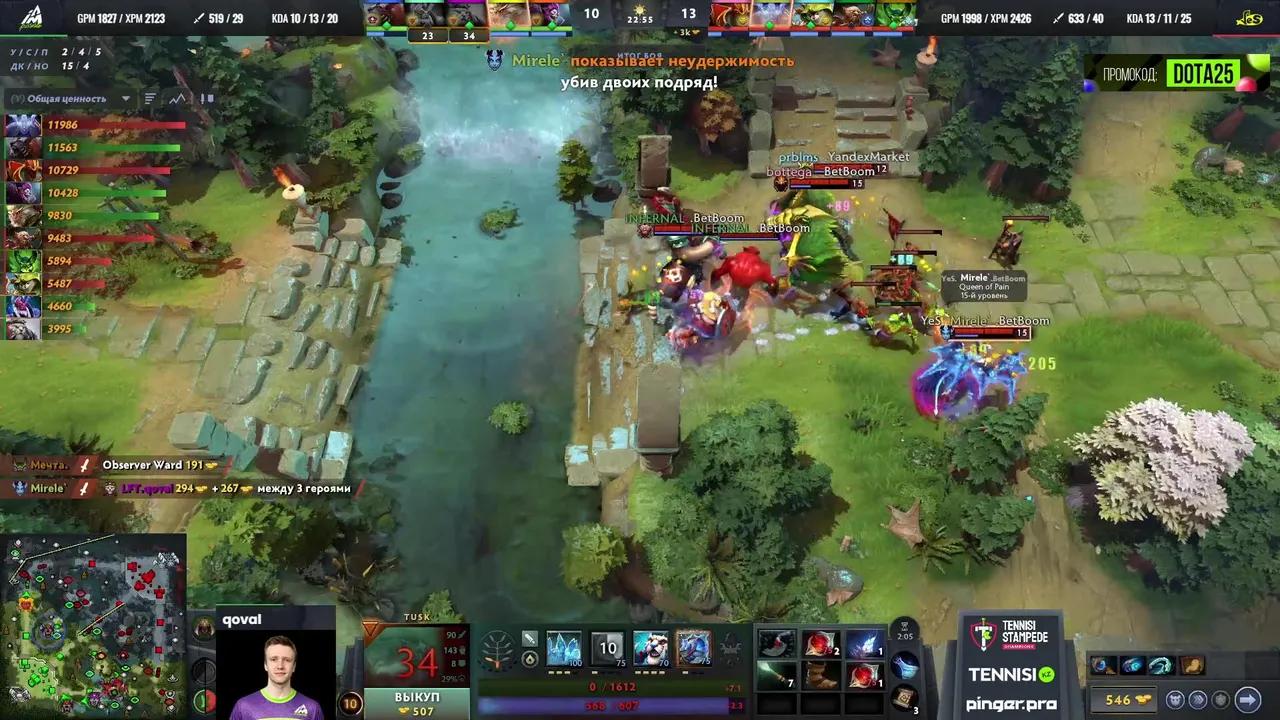Viewport: 1280px width, 720px height.
Task: Toggle the column comparison view icon
Action: click(x=206, y=99)
